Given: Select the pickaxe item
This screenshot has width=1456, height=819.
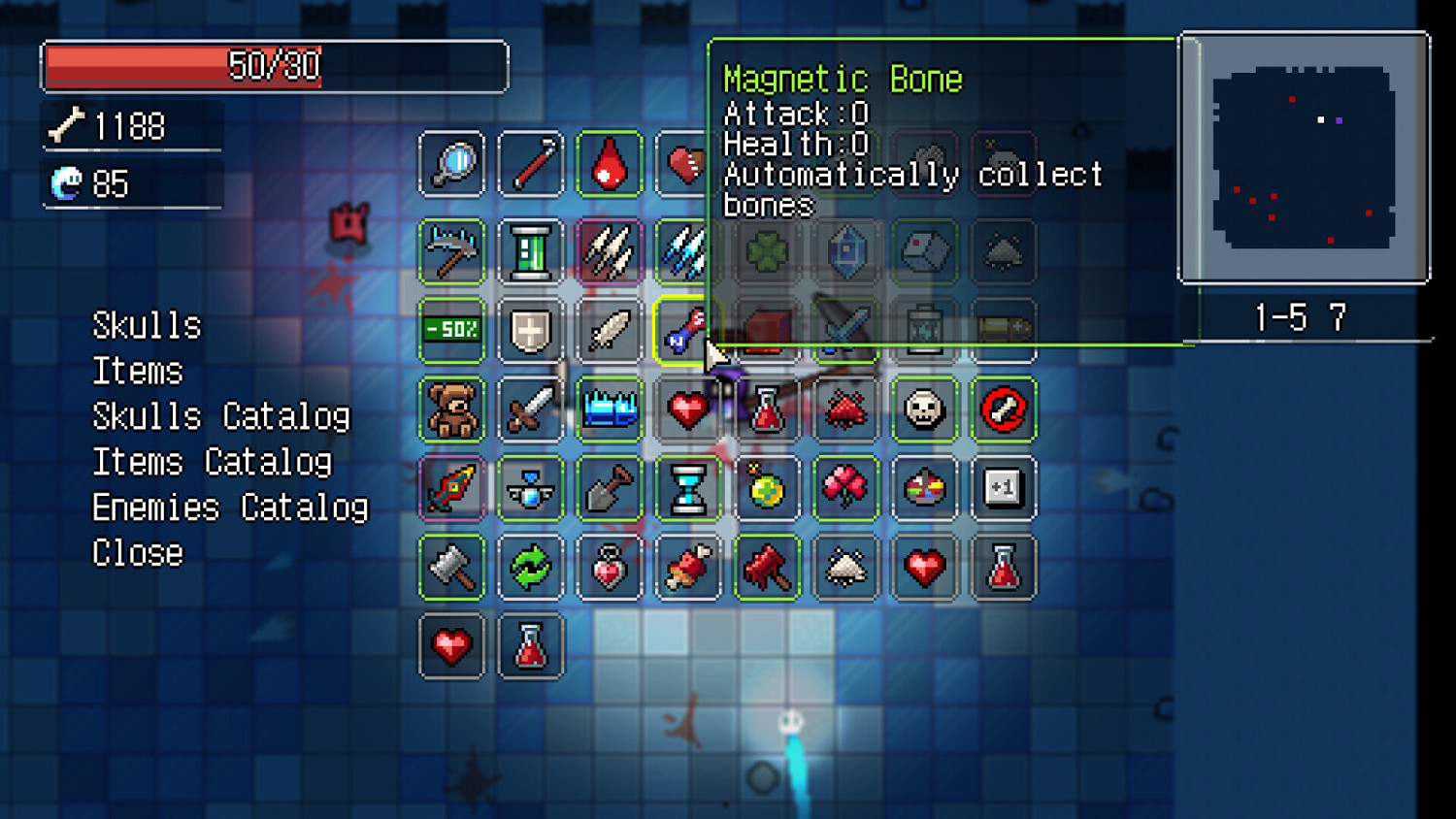Looking at the screenshot, I should (x=451, y=250).
